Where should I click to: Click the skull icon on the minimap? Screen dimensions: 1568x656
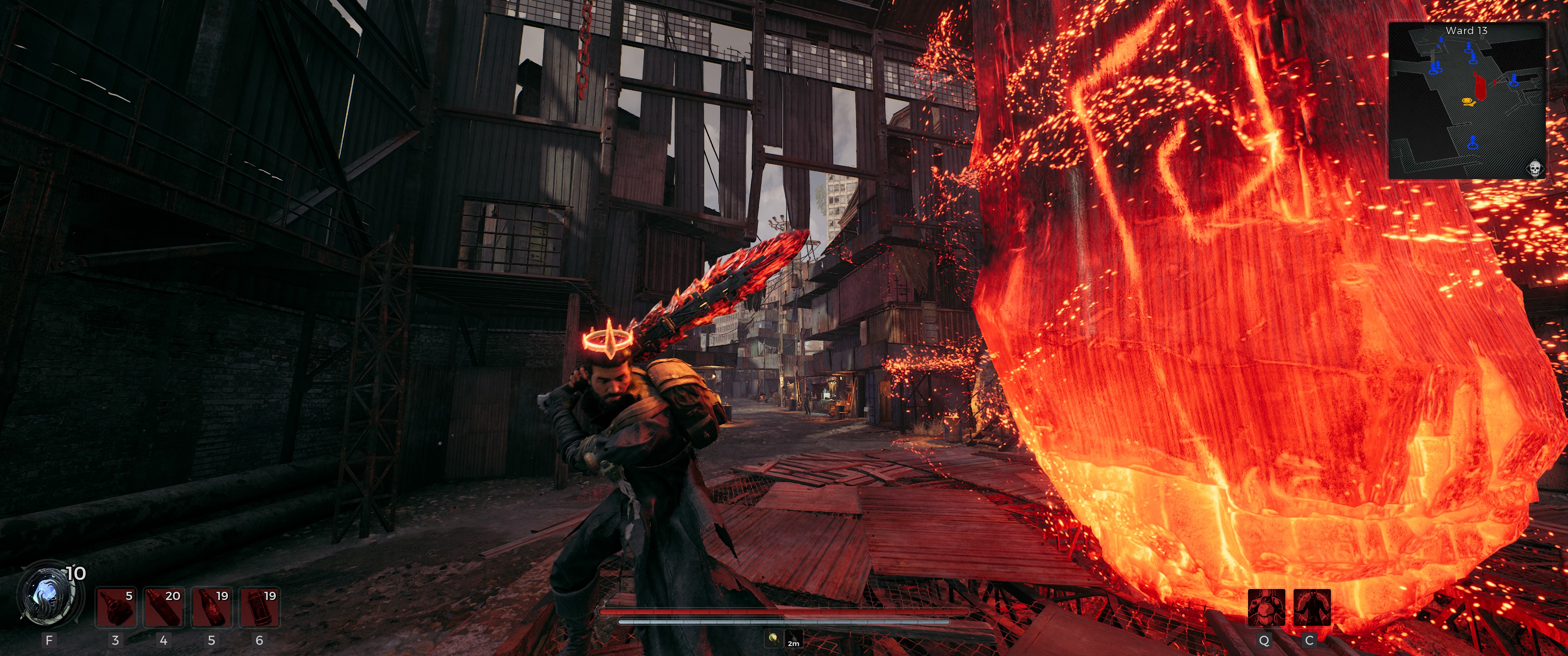[1535, 168]
